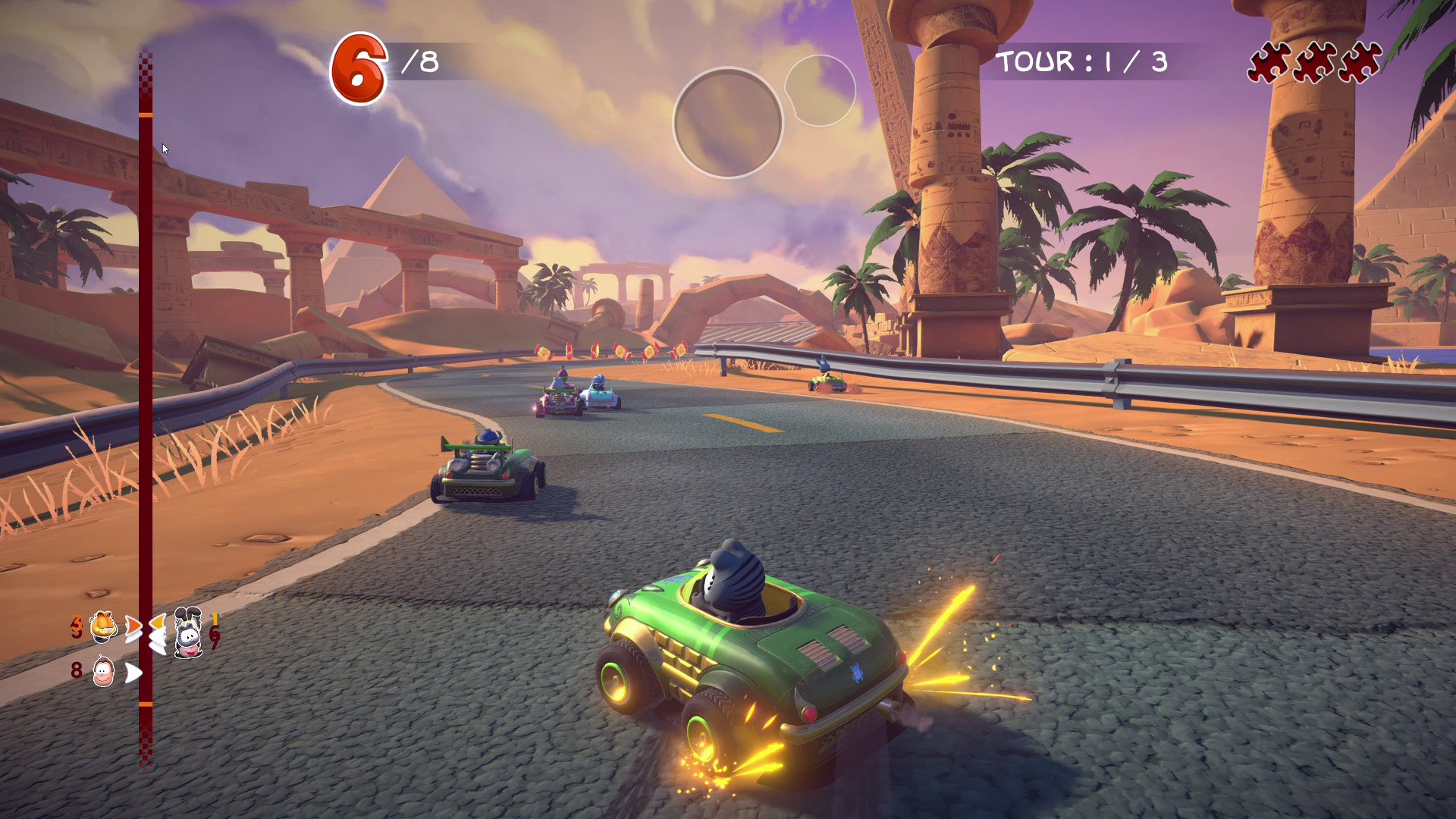The image size is (1456, 819).
Task: Click the stacked white chevrons on the track bar
Action: click(157, 642)
